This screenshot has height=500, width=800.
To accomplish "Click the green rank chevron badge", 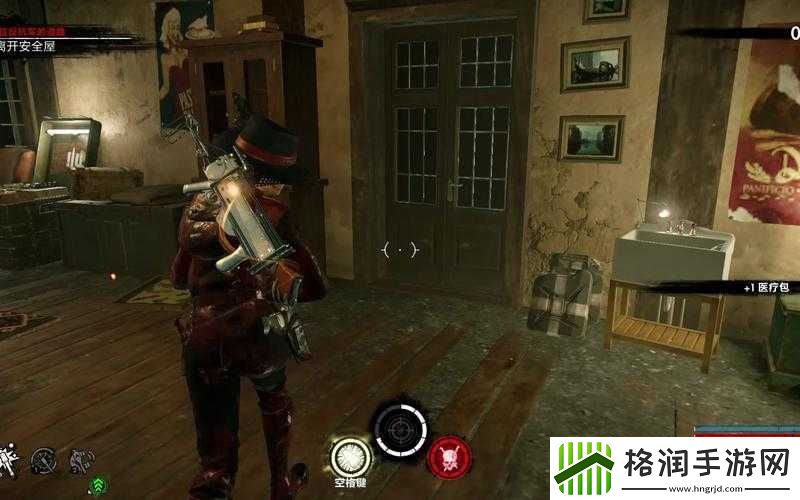I will click(x=99, y=484).
